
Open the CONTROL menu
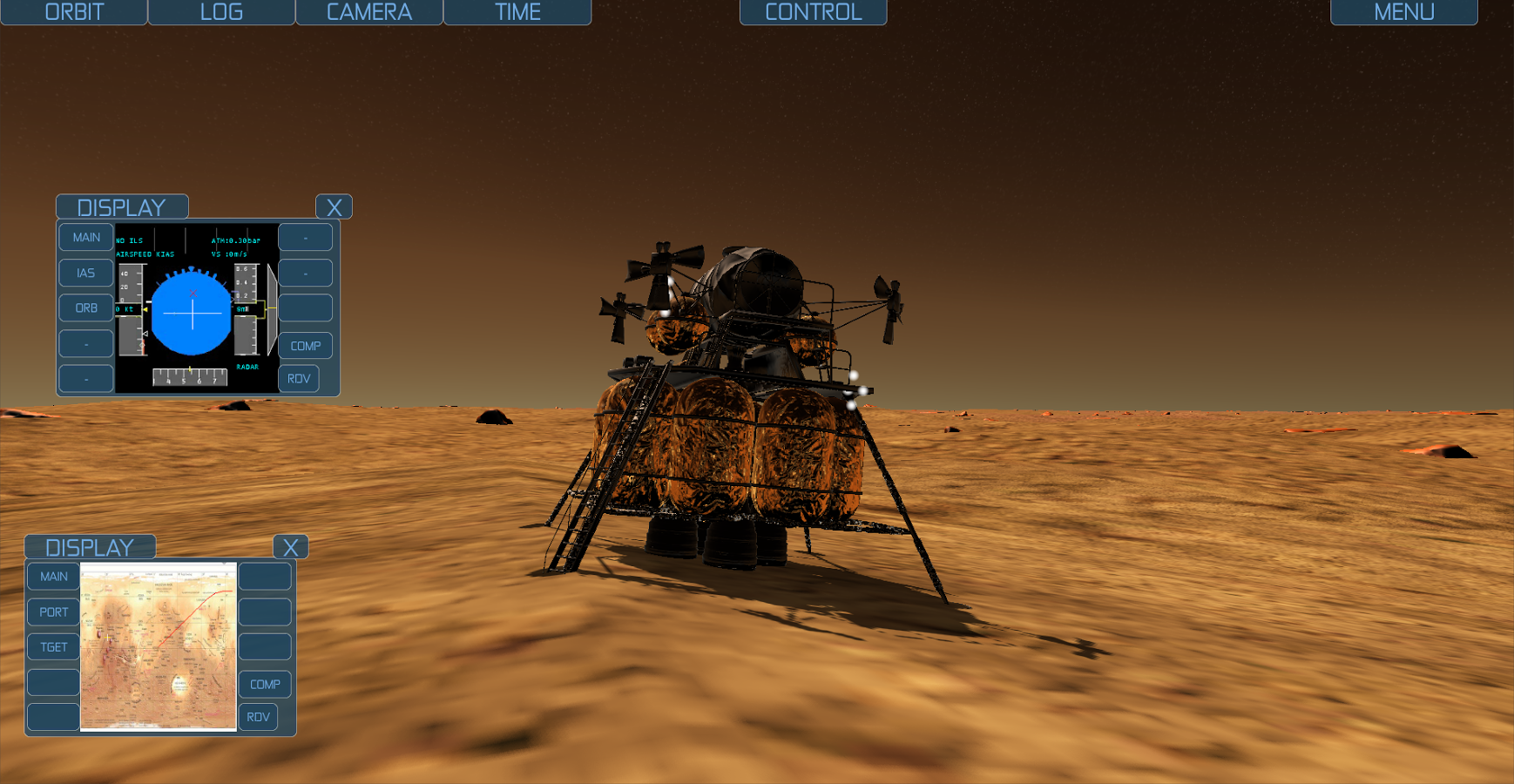[x=813, y=12]
